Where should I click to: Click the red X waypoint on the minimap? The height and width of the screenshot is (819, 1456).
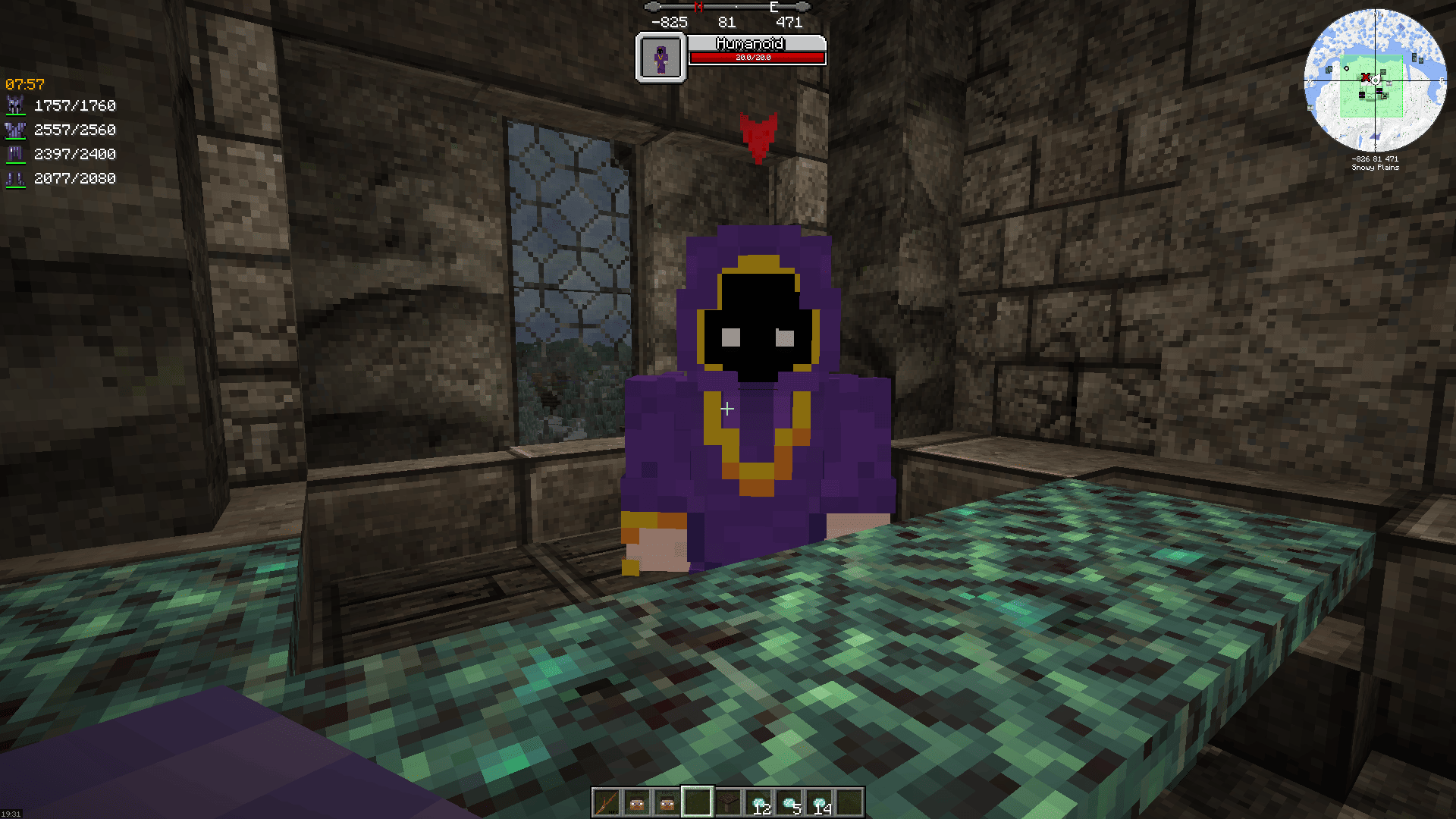click(x=1366, y=77)
